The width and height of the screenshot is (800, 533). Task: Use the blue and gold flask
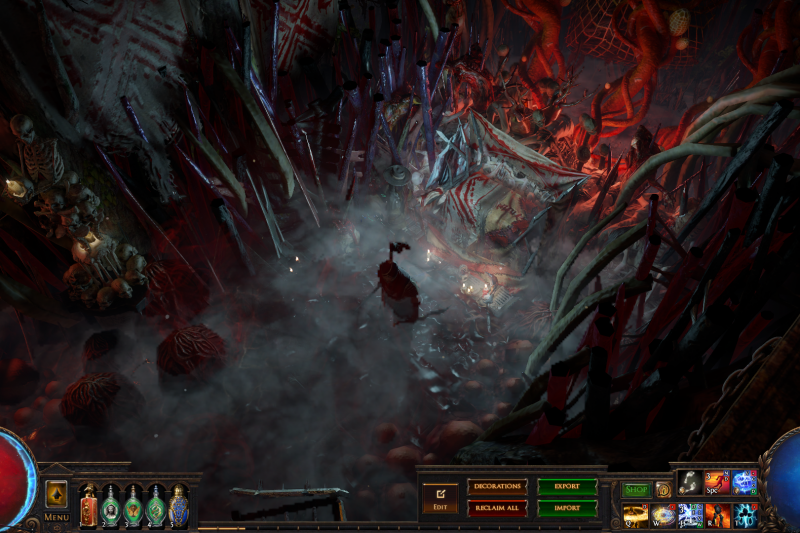click(178, 505)
